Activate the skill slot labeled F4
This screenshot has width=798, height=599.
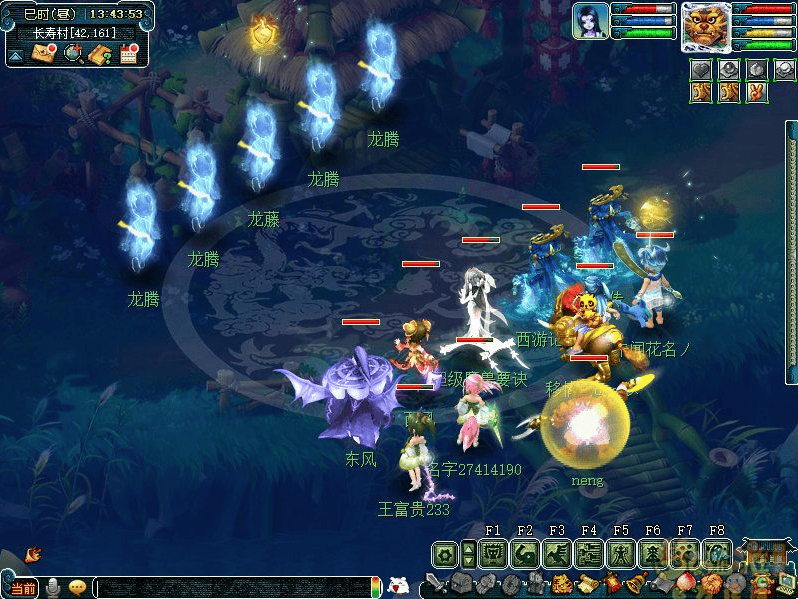point(589,553)
